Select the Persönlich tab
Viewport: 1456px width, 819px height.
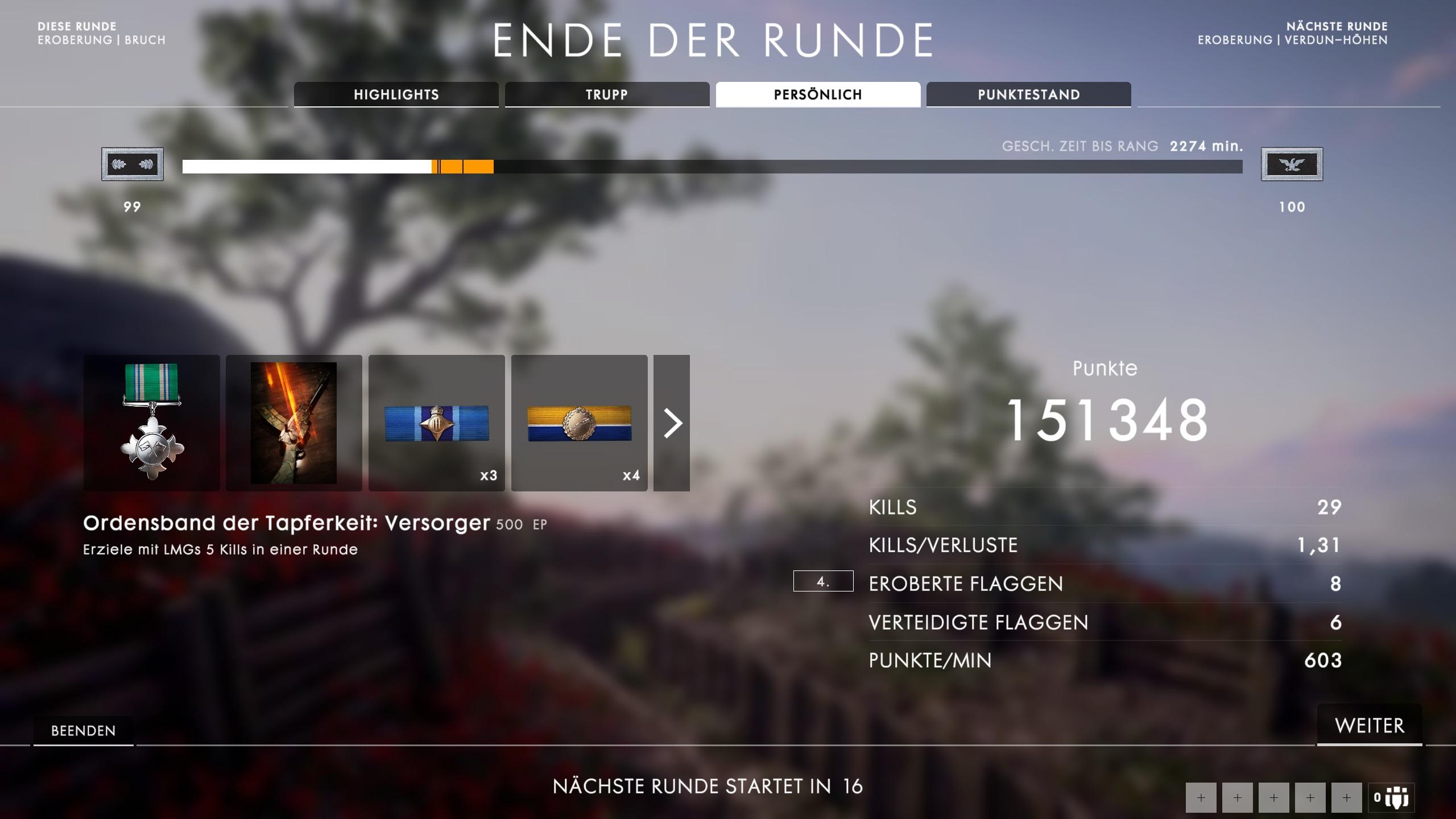click(x=817, y=94)
